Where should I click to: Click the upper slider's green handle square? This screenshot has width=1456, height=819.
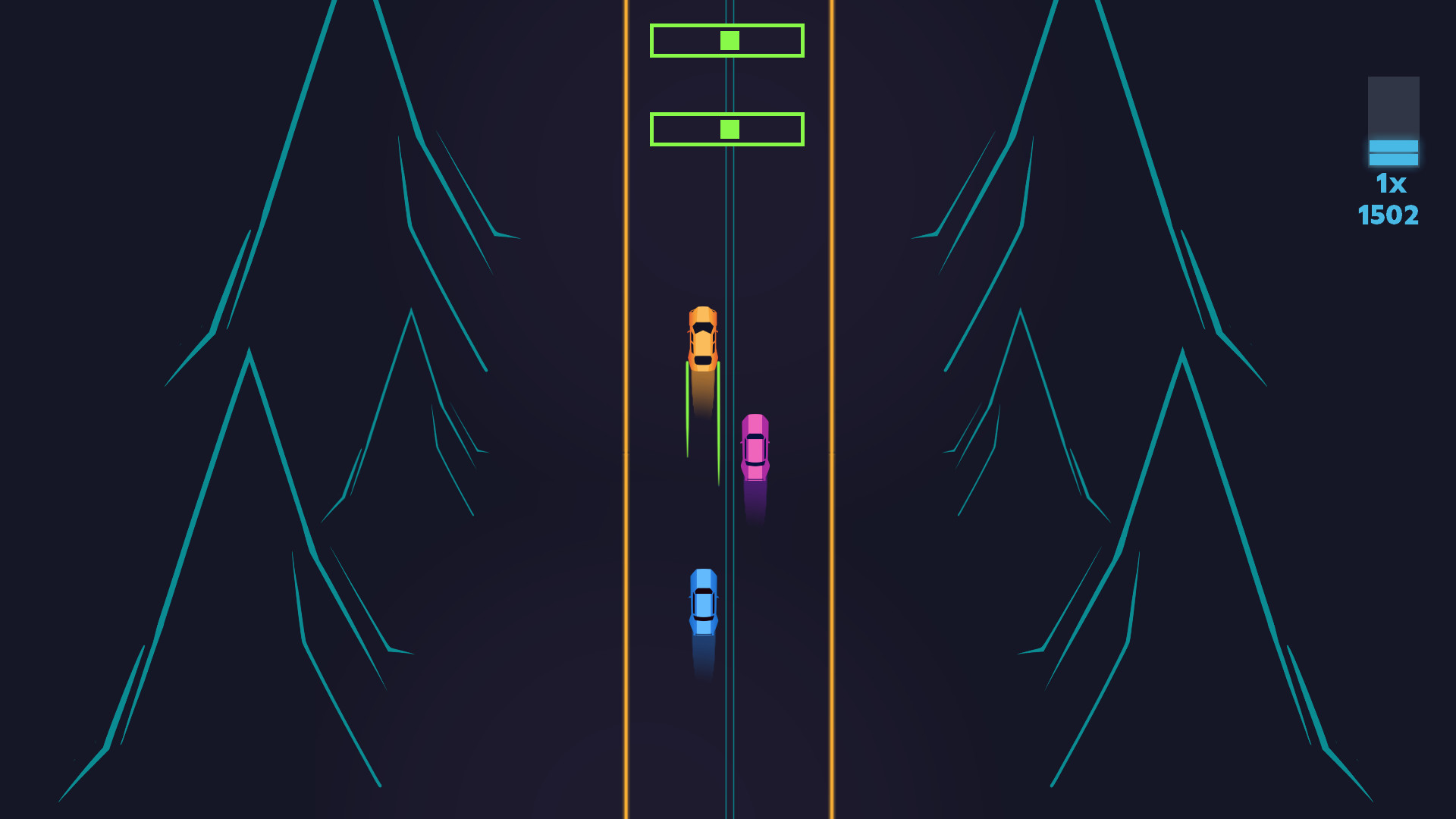point(729,40)
